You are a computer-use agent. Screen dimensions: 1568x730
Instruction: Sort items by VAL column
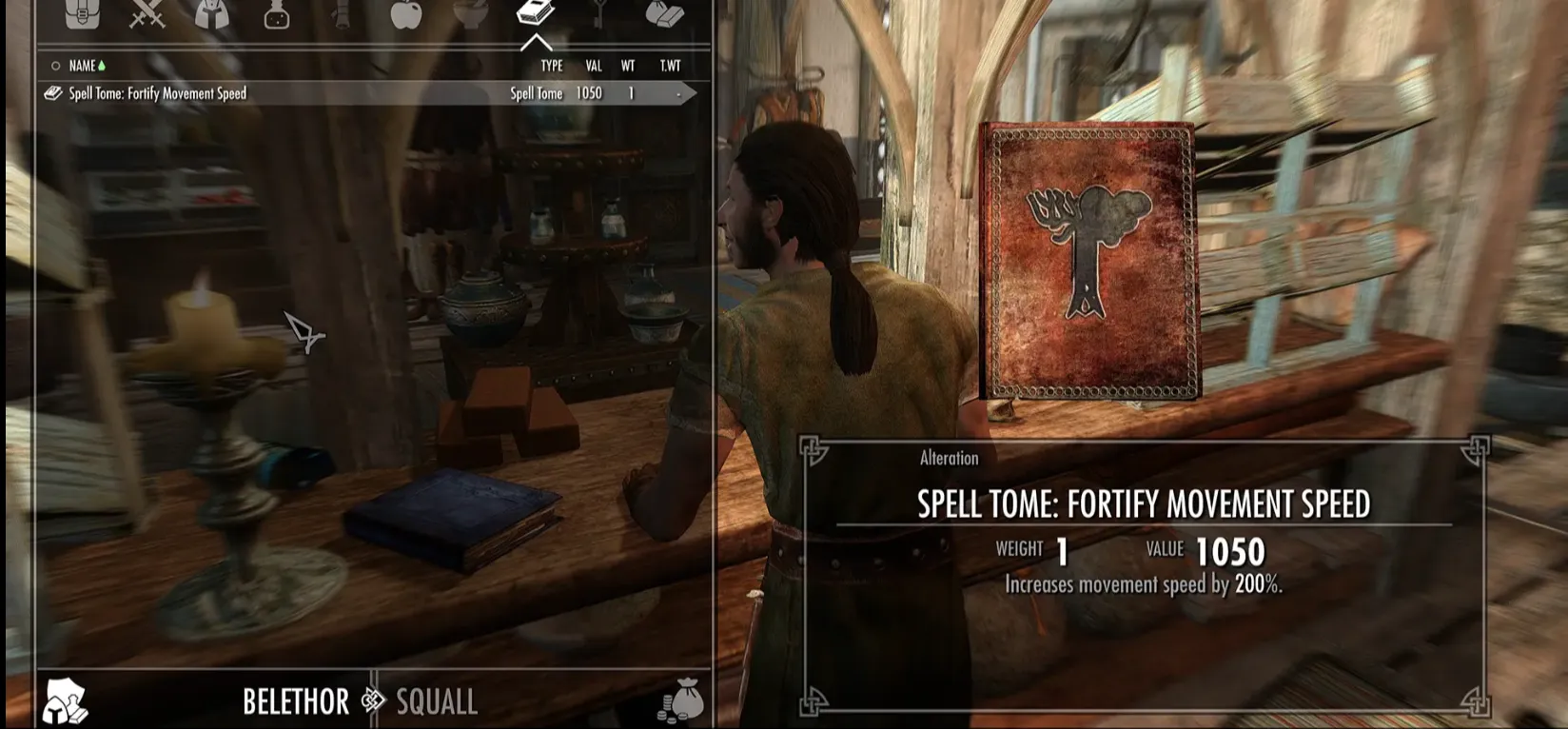[x=594, y=66]
